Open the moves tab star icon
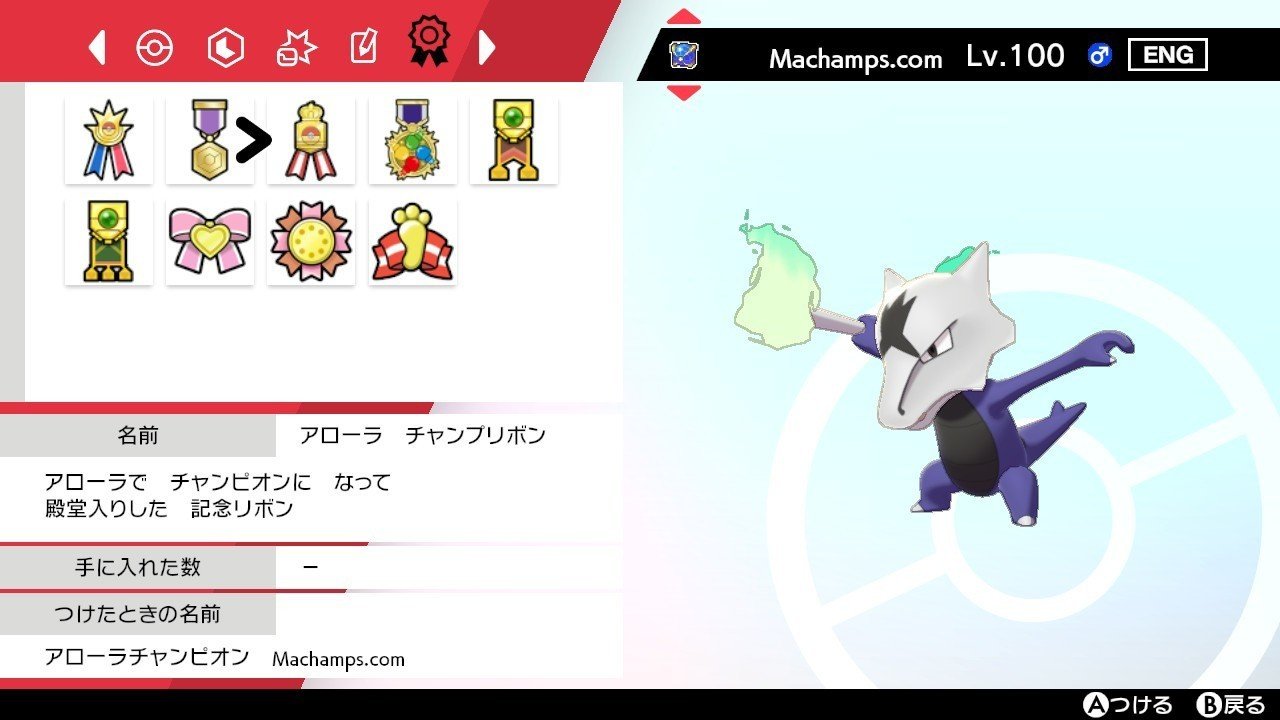 pos(294,46)
